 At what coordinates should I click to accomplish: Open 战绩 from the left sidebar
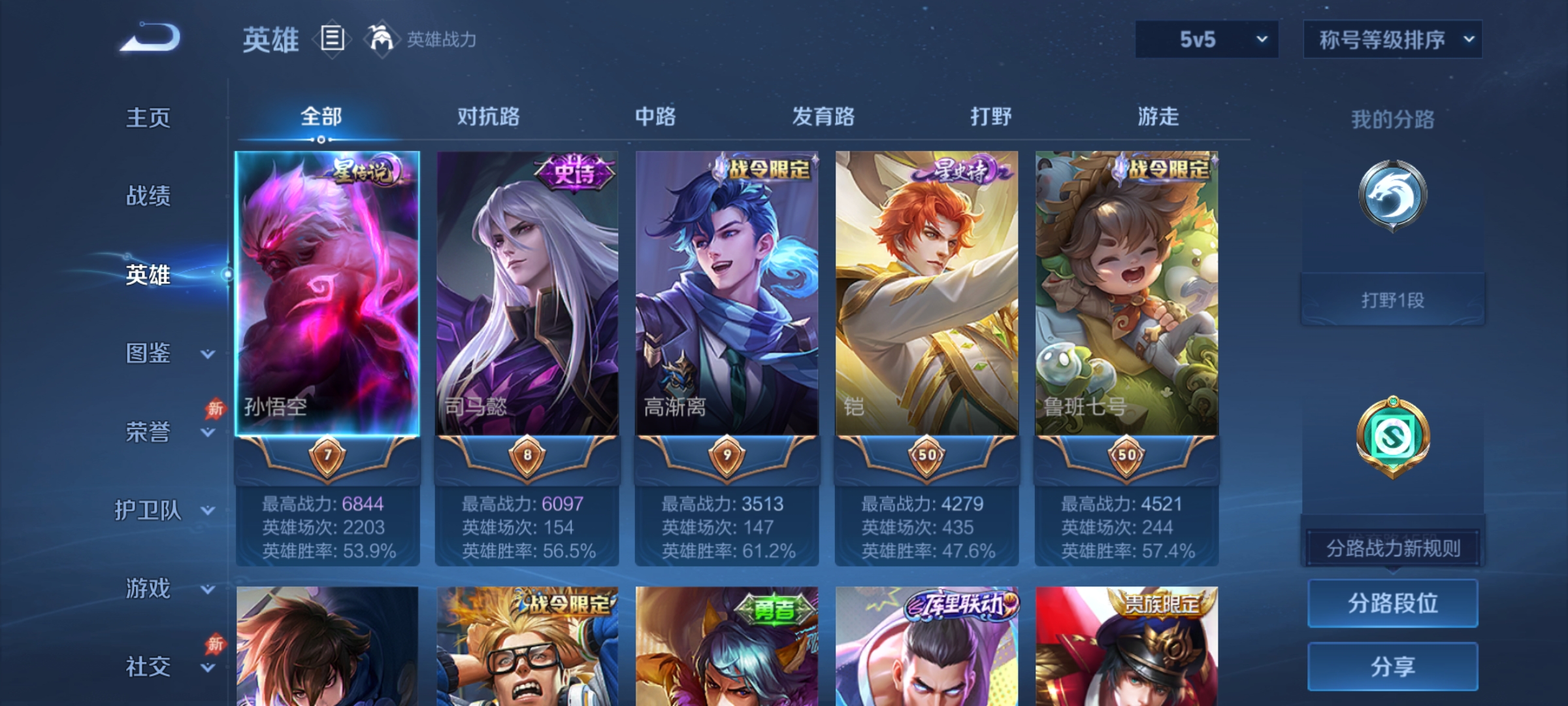click(148, 197)
